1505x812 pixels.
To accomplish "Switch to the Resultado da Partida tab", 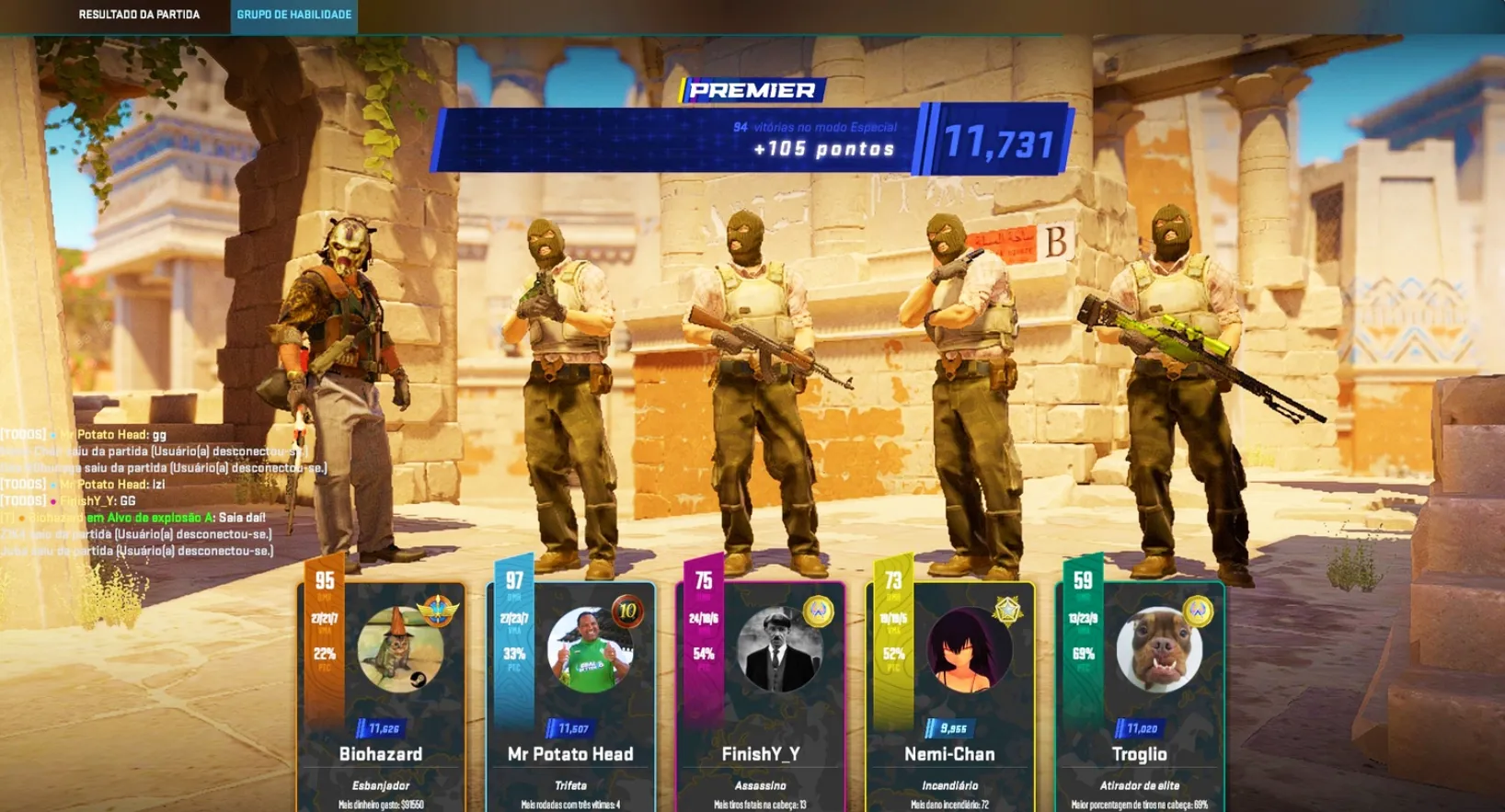I will coord(139,15).
